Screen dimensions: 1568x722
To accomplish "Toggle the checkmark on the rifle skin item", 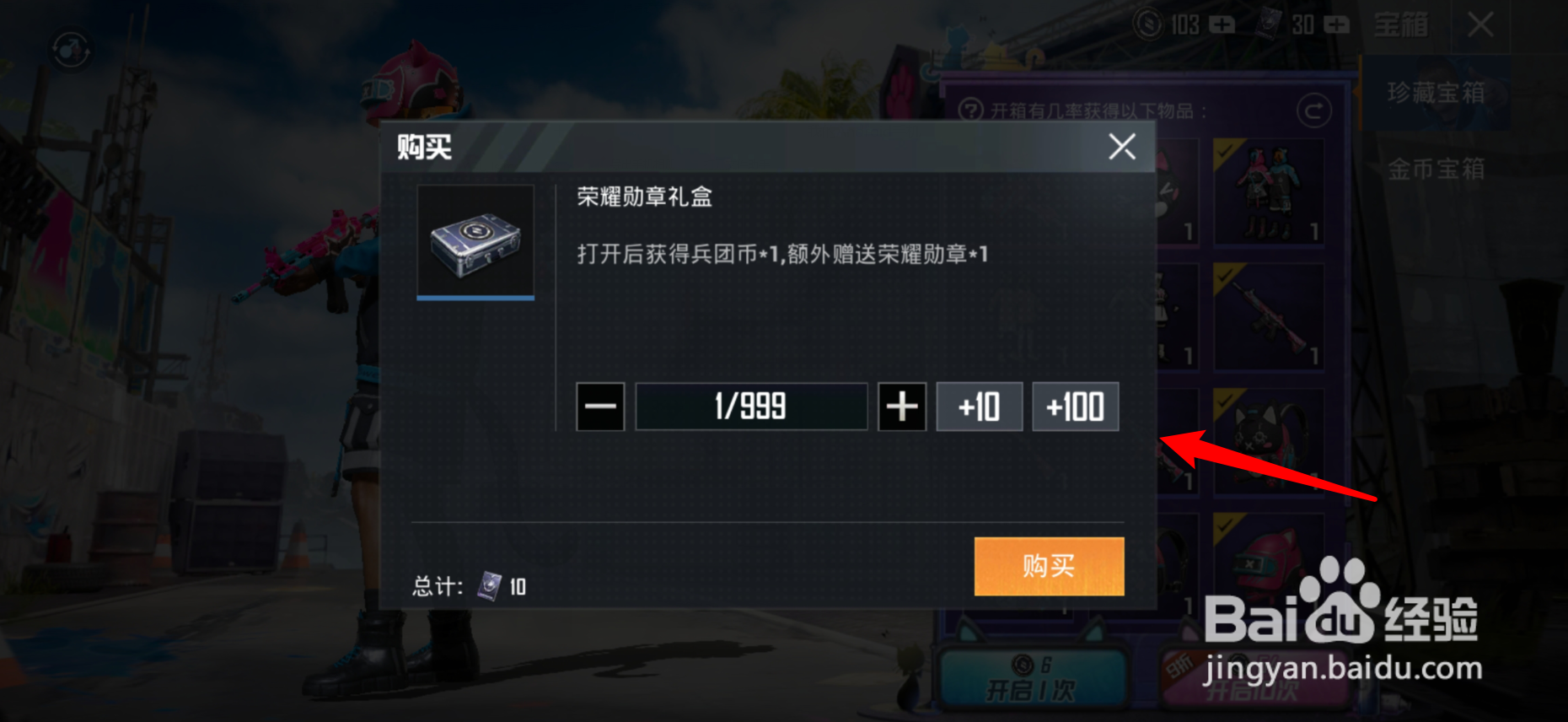I will pos(1225,275).
